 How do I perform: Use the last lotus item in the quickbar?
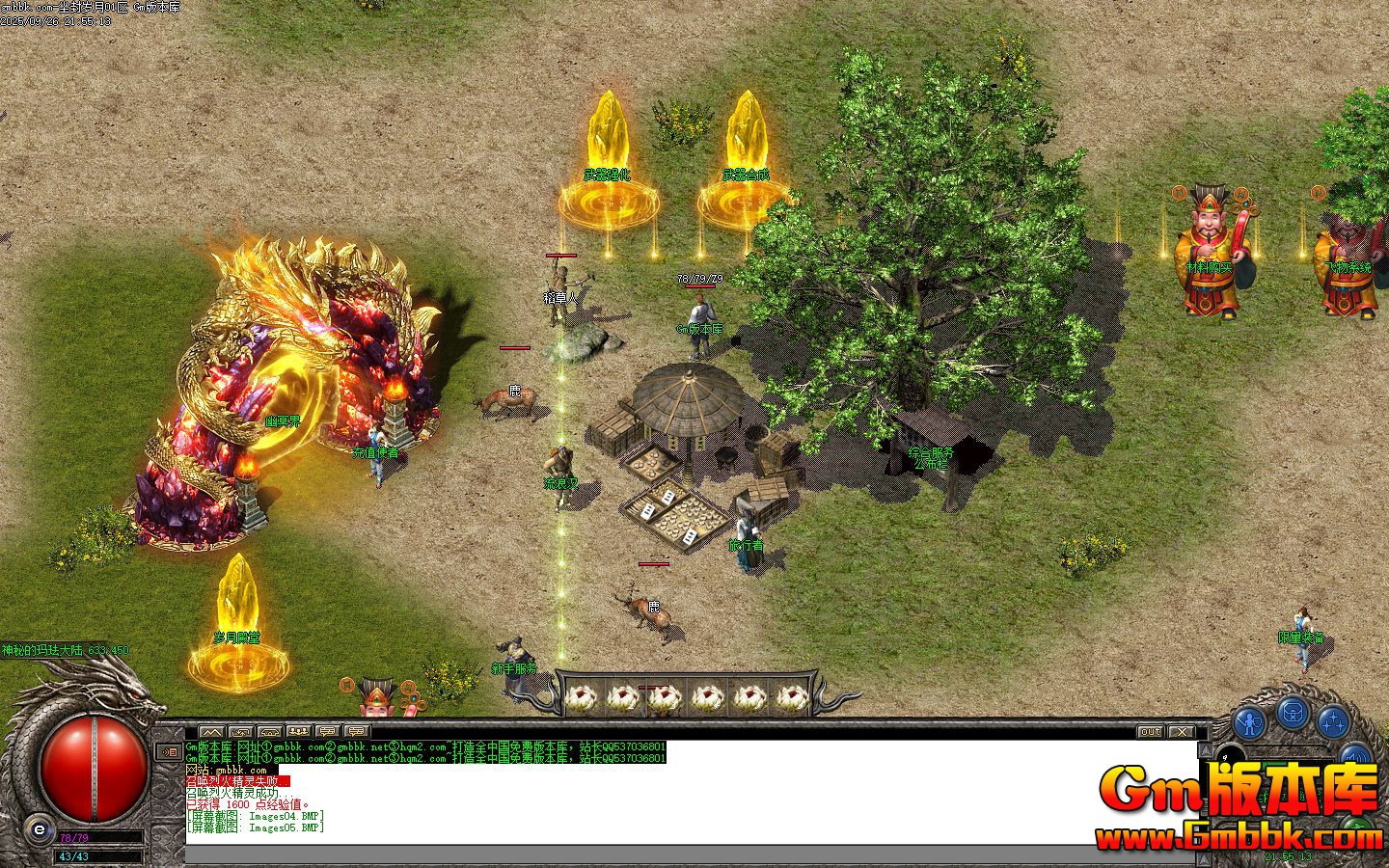(791, 694)
